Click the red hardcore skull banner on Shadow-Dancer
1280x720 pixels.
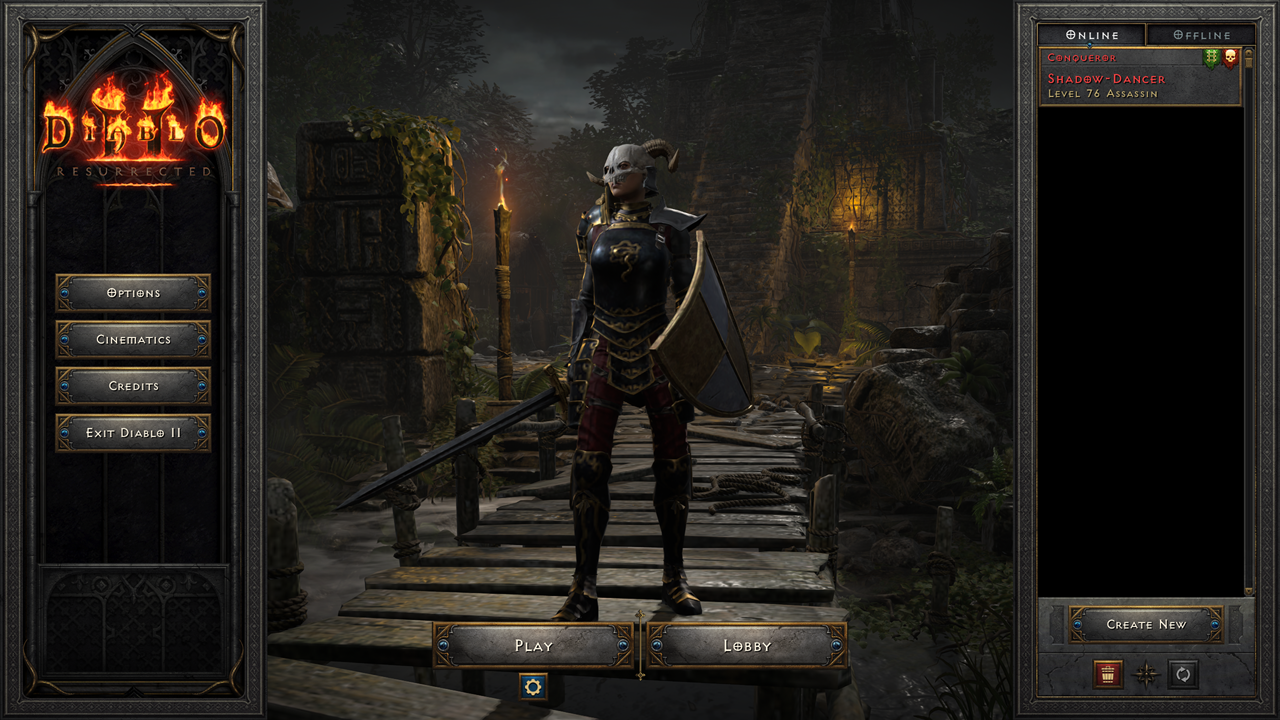tap(1230, 58)
